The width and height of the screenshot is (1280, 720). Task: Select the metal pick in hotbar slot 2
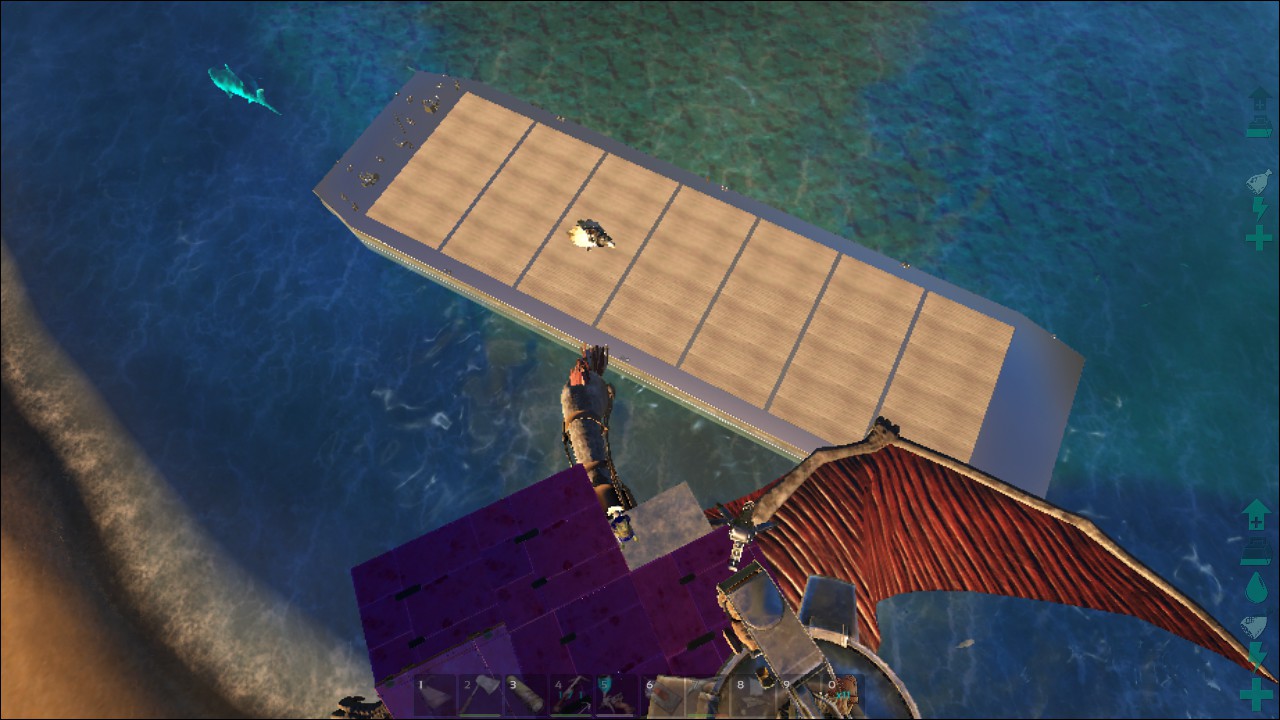click(x=479, y=692)
